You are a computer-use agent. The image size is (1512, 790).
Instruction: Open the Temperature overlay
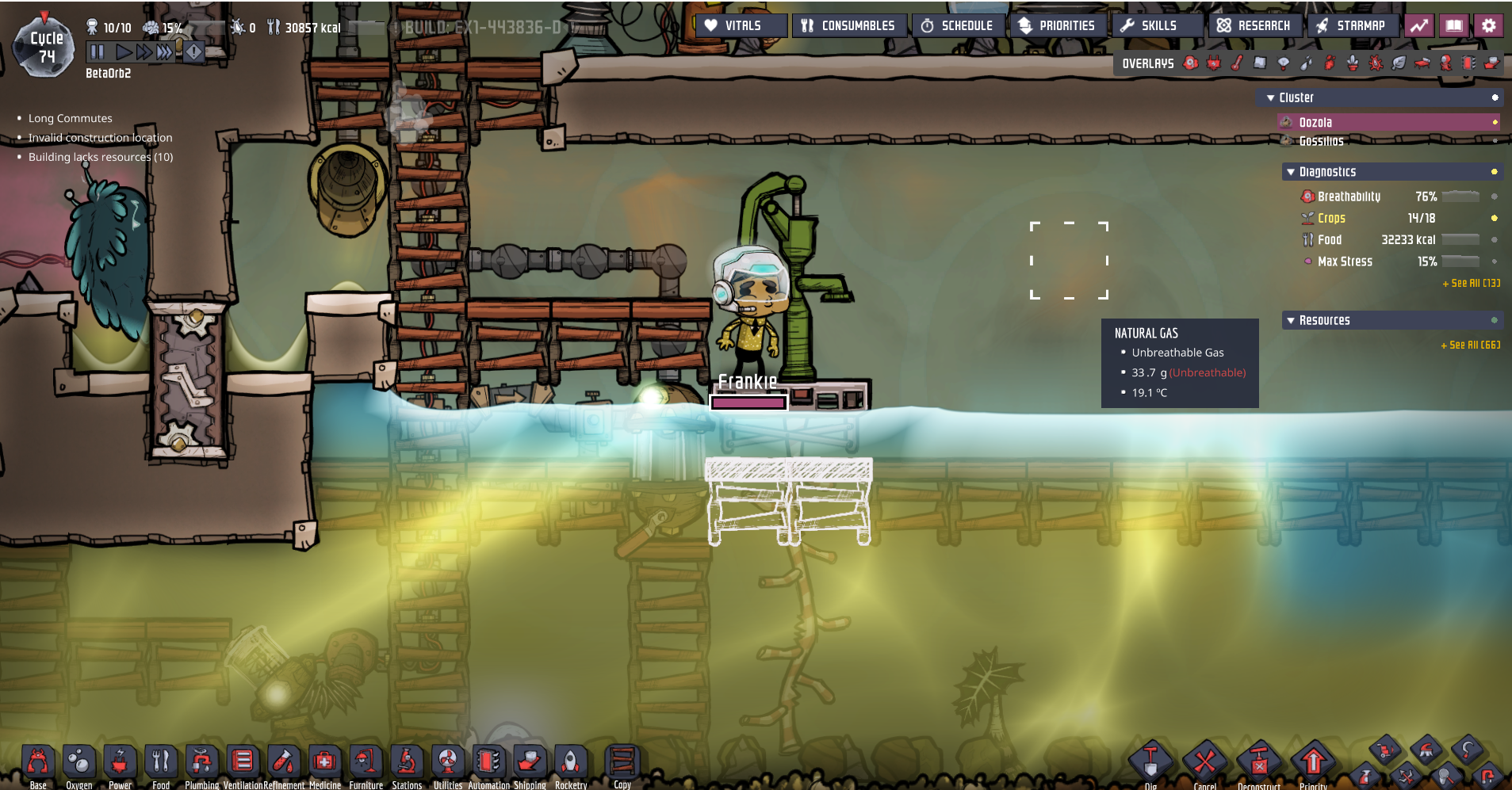point(1236,63)
